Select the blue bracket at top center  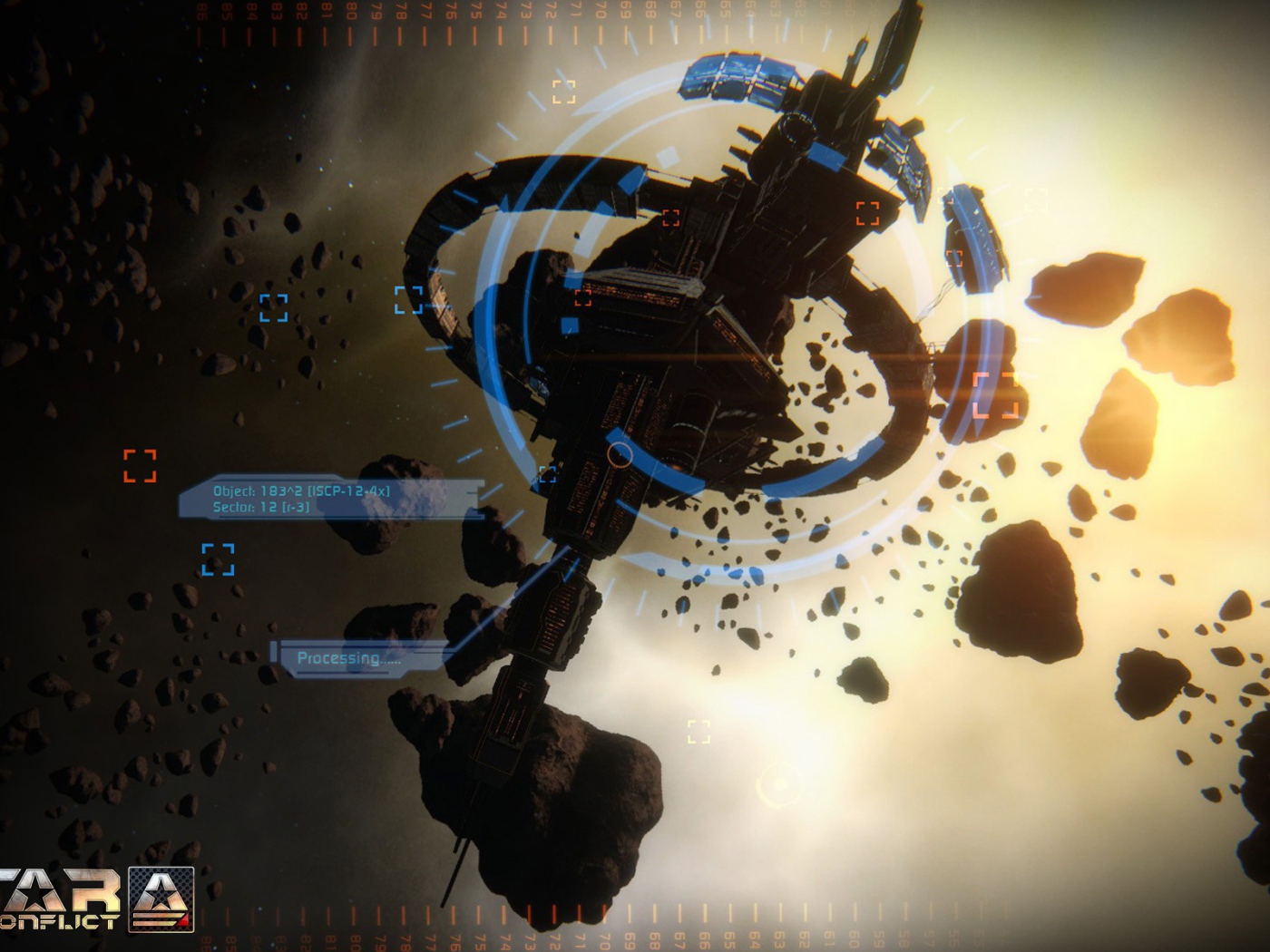(x=565, y=91)
